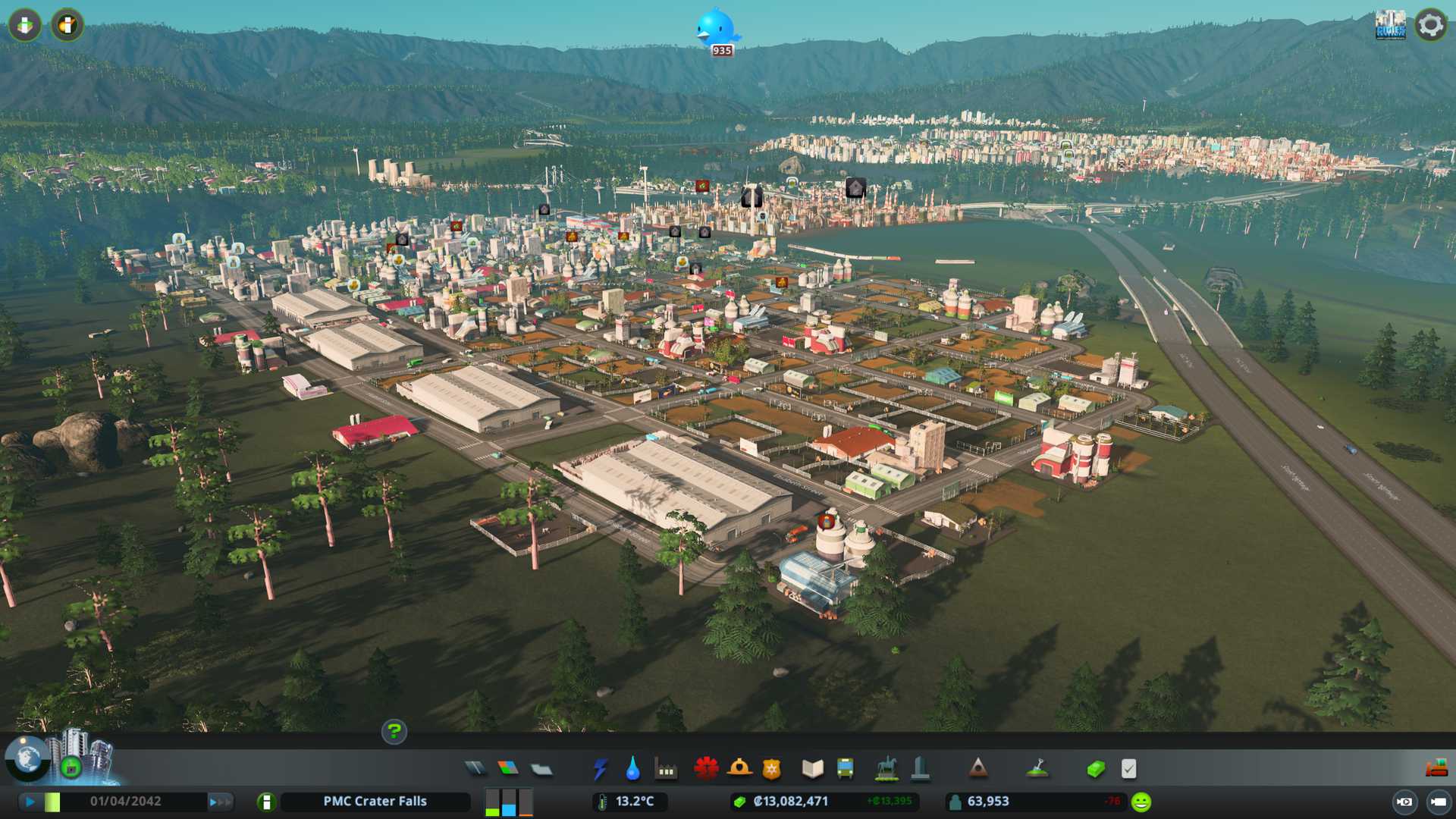This screenshot has width=1456, height=819.
Task: Click the blue Chirper bird
Action: pyautogui.click(x=716, y=28)
